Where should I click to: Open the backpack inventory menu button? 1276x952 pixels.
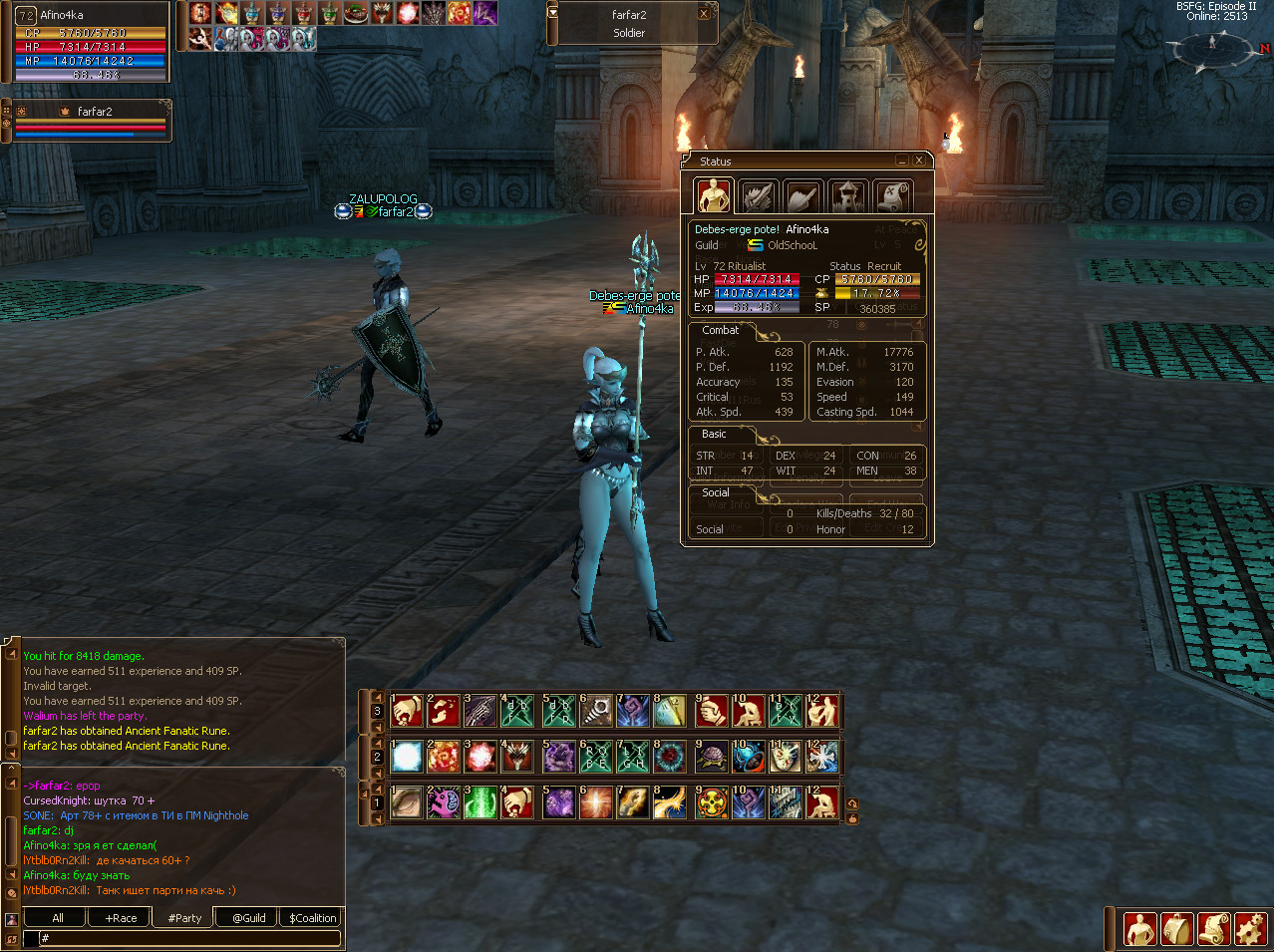(1177, 929)
